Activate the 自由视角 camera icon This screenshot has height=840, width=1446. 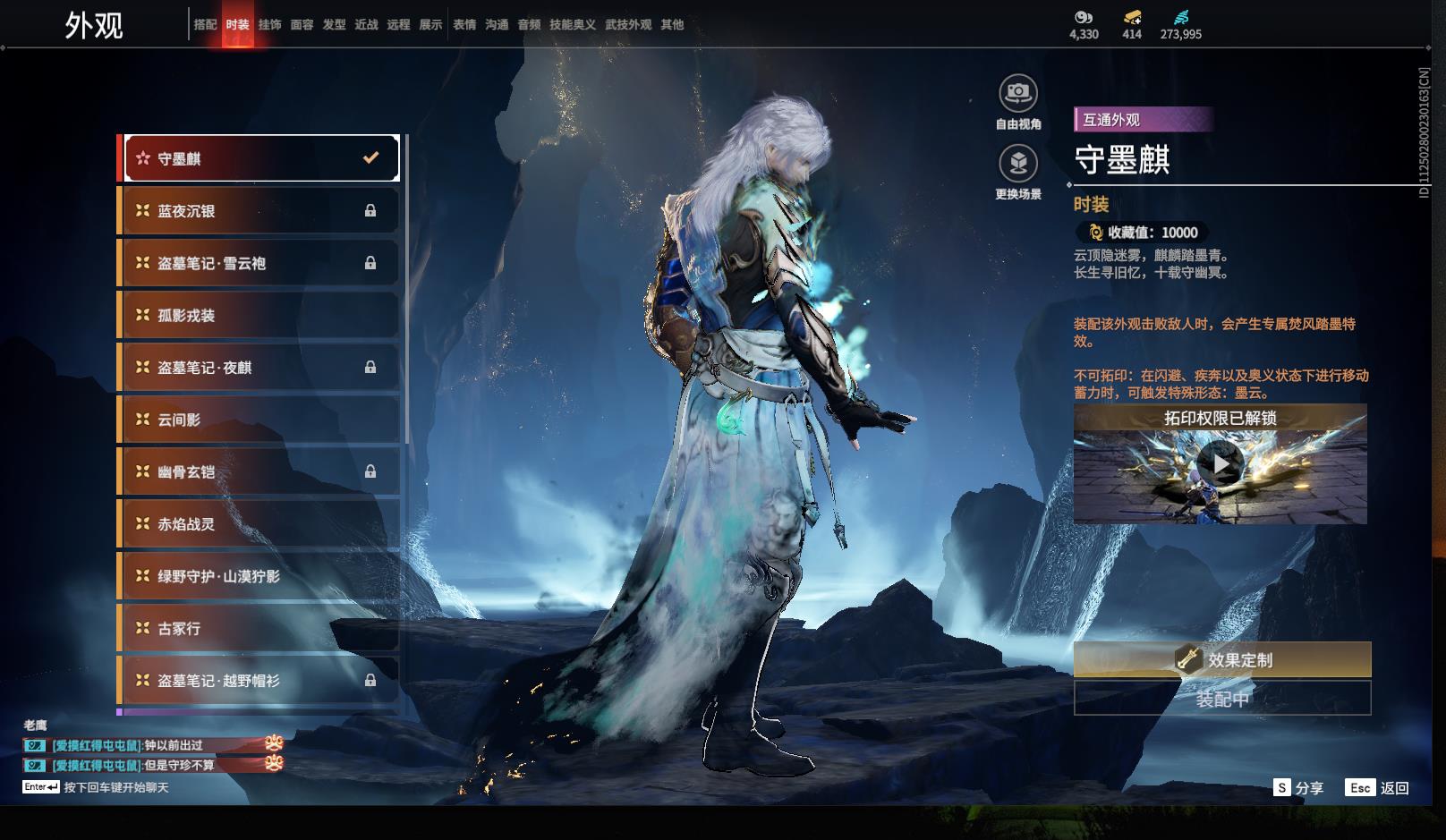coord(1018,93)
